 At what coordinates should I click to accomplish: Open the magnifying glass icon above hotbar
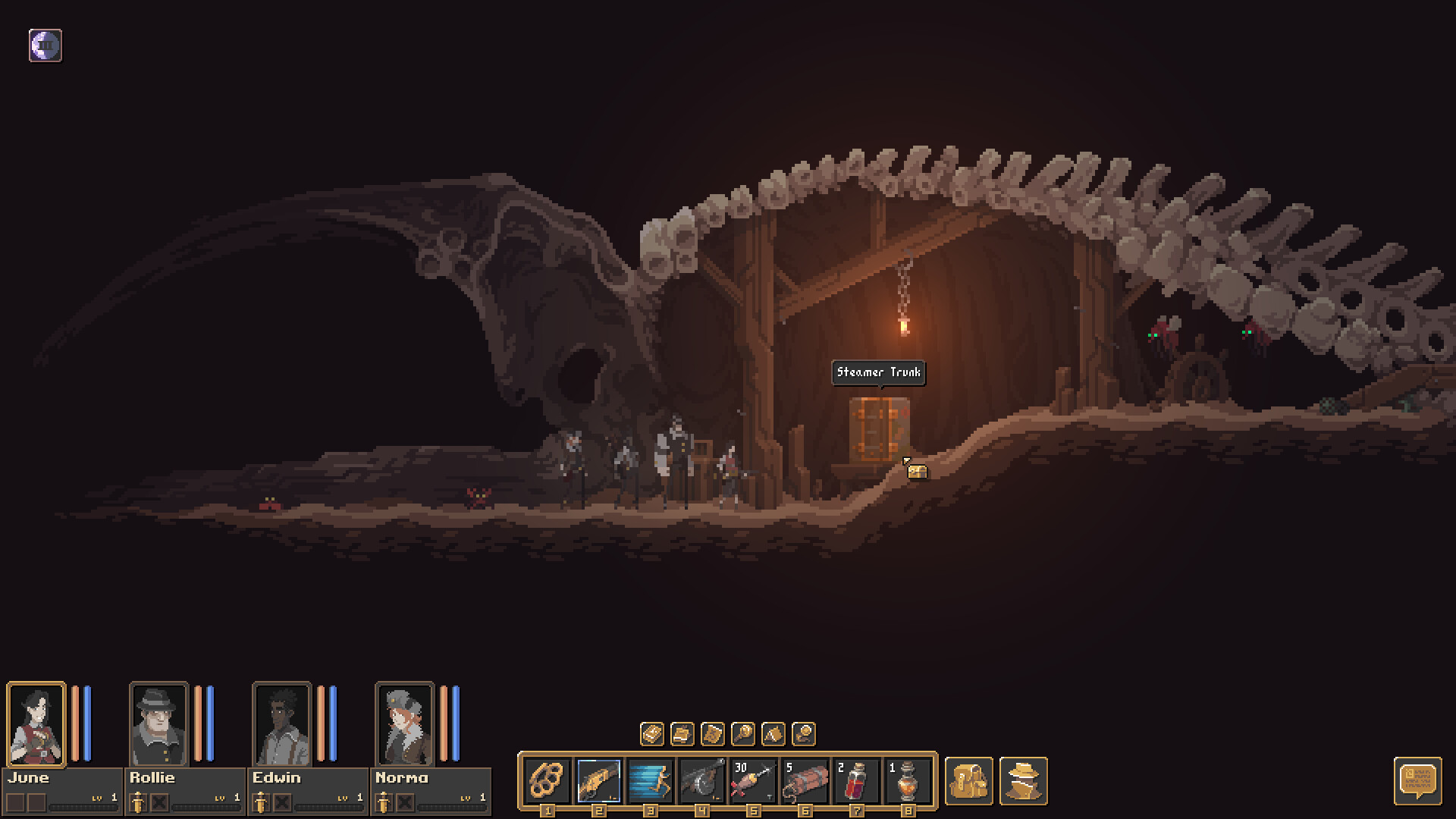pos(743,733)
